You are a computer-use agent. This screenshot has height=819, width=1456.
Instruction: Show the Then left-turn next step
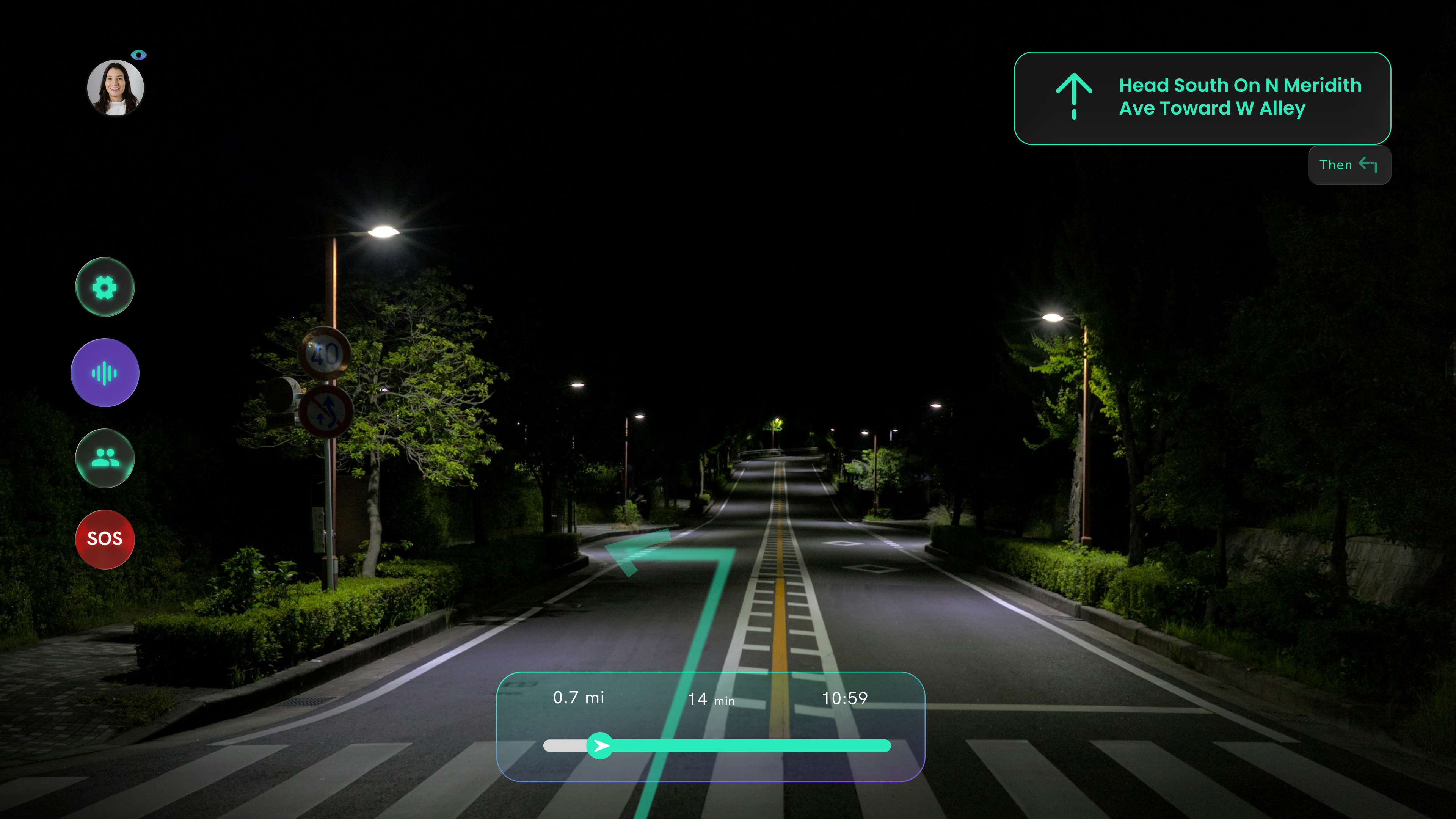tap(1349, 165)
